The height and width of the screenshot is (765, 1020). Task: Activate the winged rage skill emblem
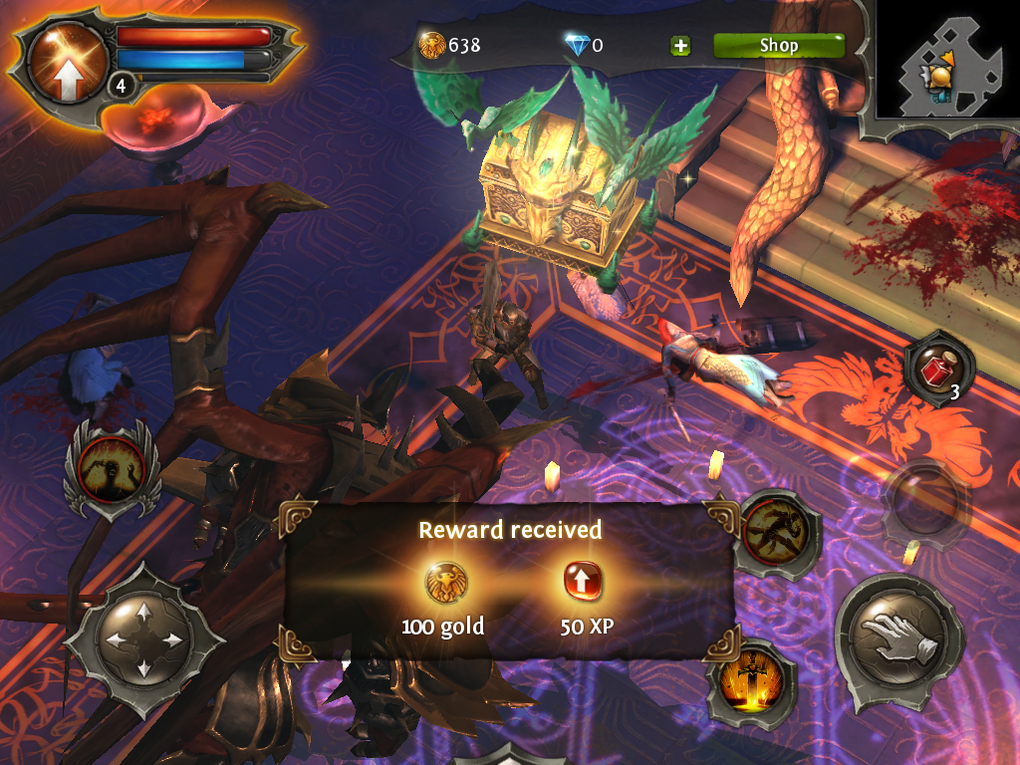pos(112,468)
